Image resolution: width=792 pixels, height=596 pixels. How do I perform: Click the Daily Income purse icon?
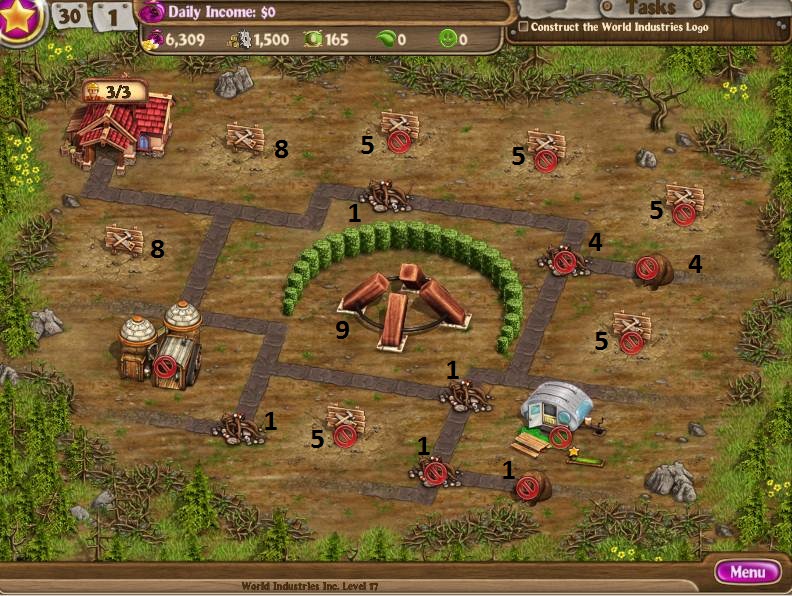(152, 13)
